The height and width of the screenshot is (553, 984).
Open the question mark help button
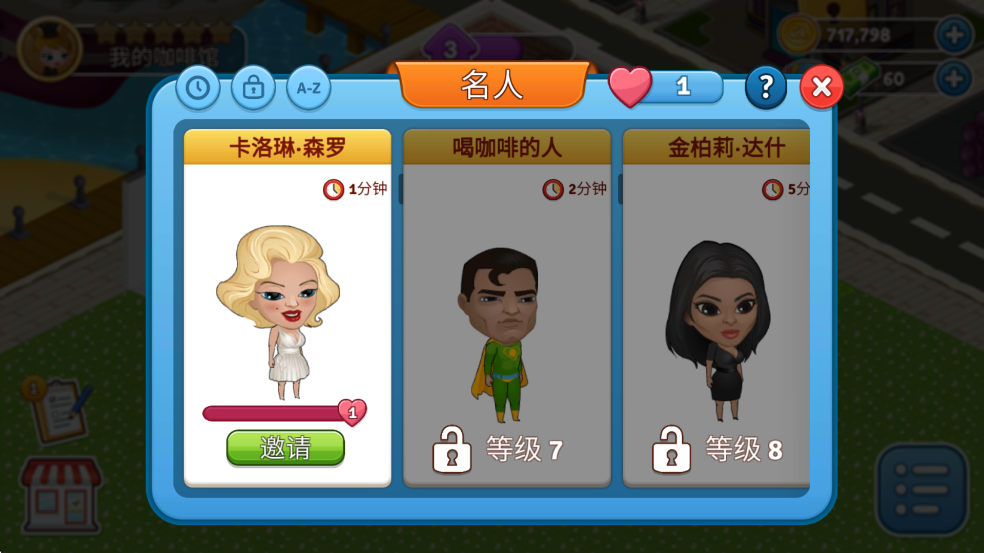click(x=765, y=88)
